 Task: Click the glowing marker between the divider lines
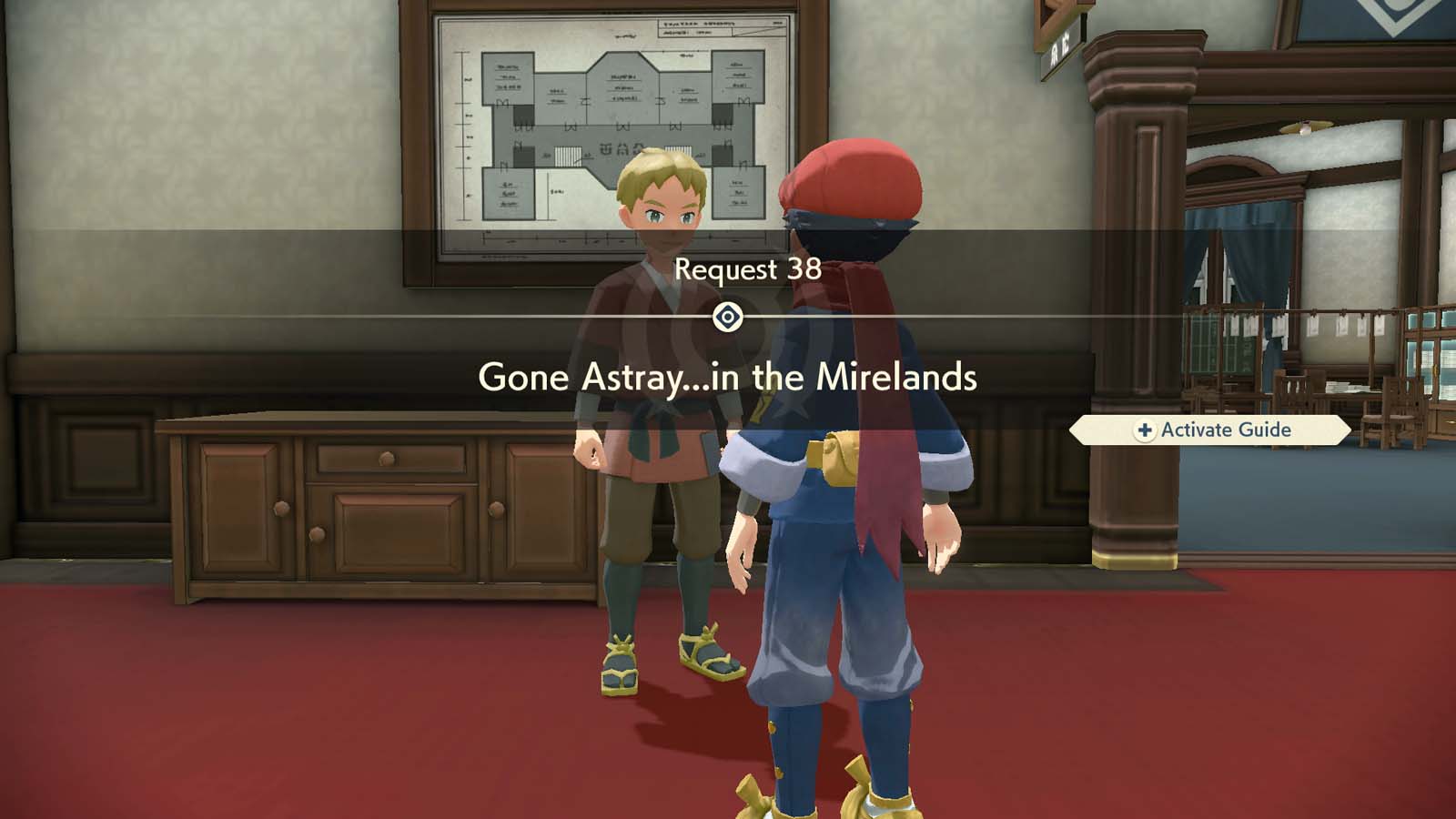(728, 315)
